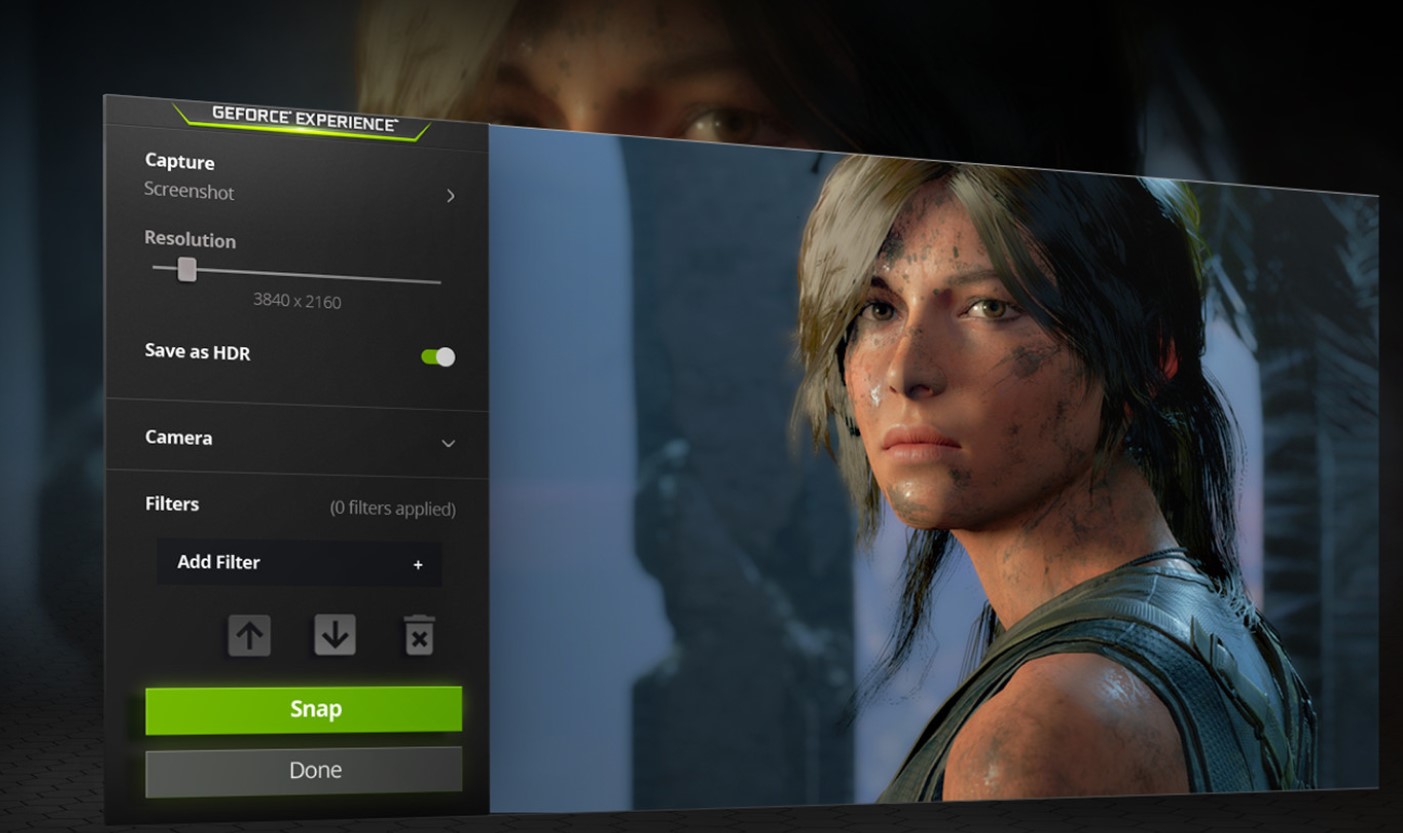Viewport: 1403px width, 833px height.
Task: Move the filter down with the down arrow
Action: [335, 635]
